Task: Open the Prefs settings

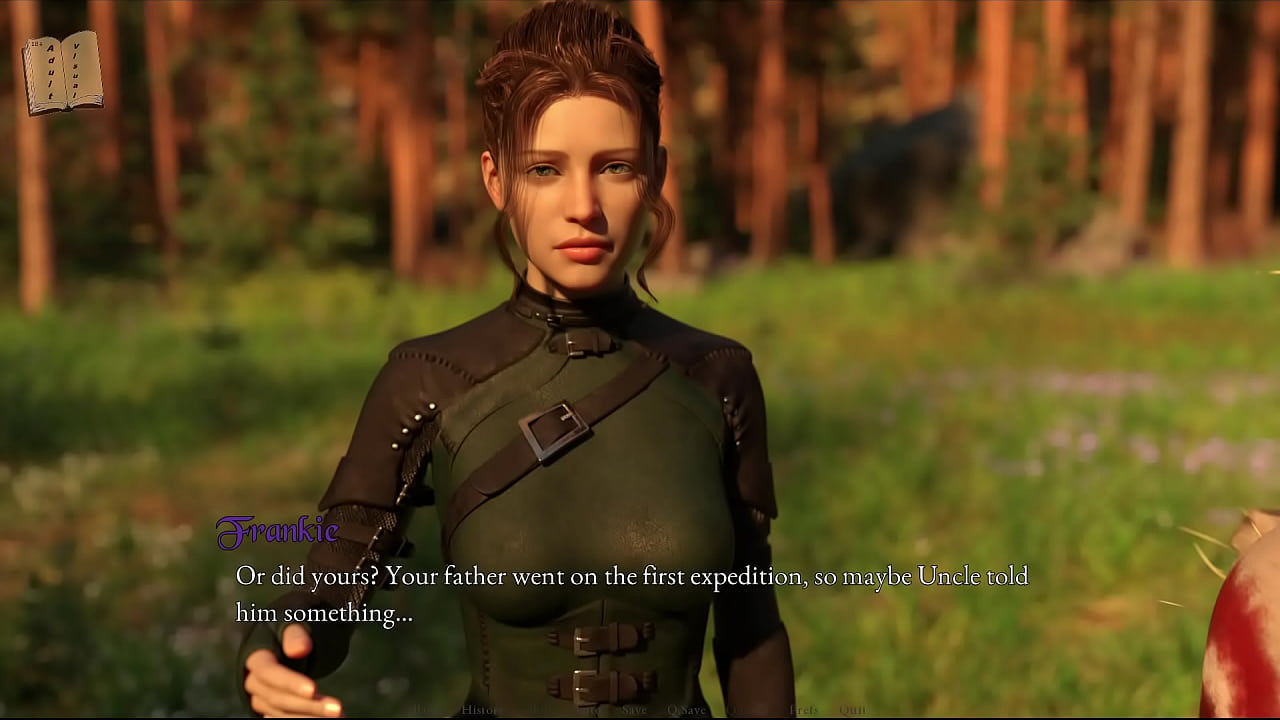Action: point(804,710)
